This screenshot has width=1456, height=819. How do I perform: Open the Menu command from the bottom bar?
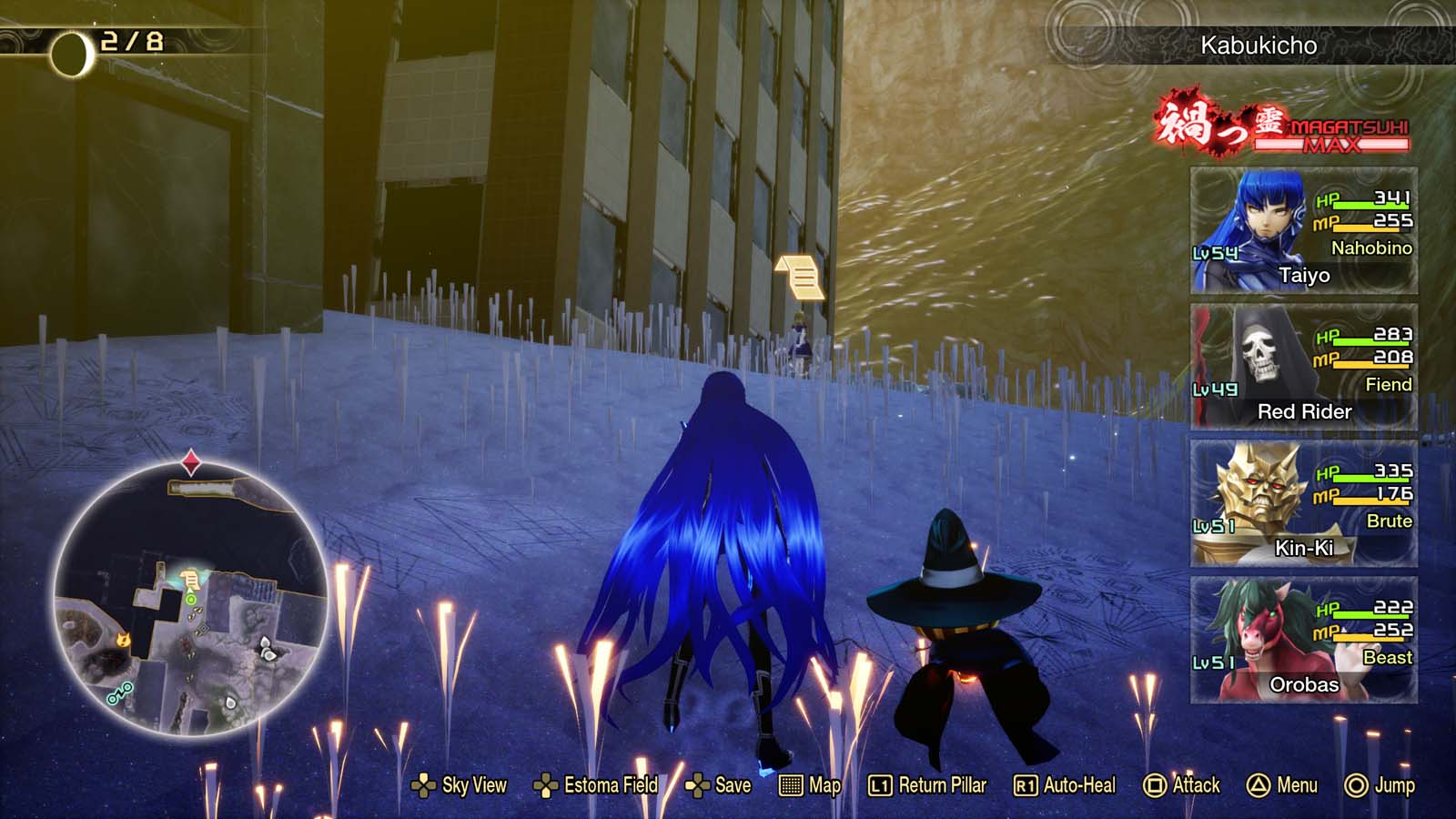[x=1289, y=784]
